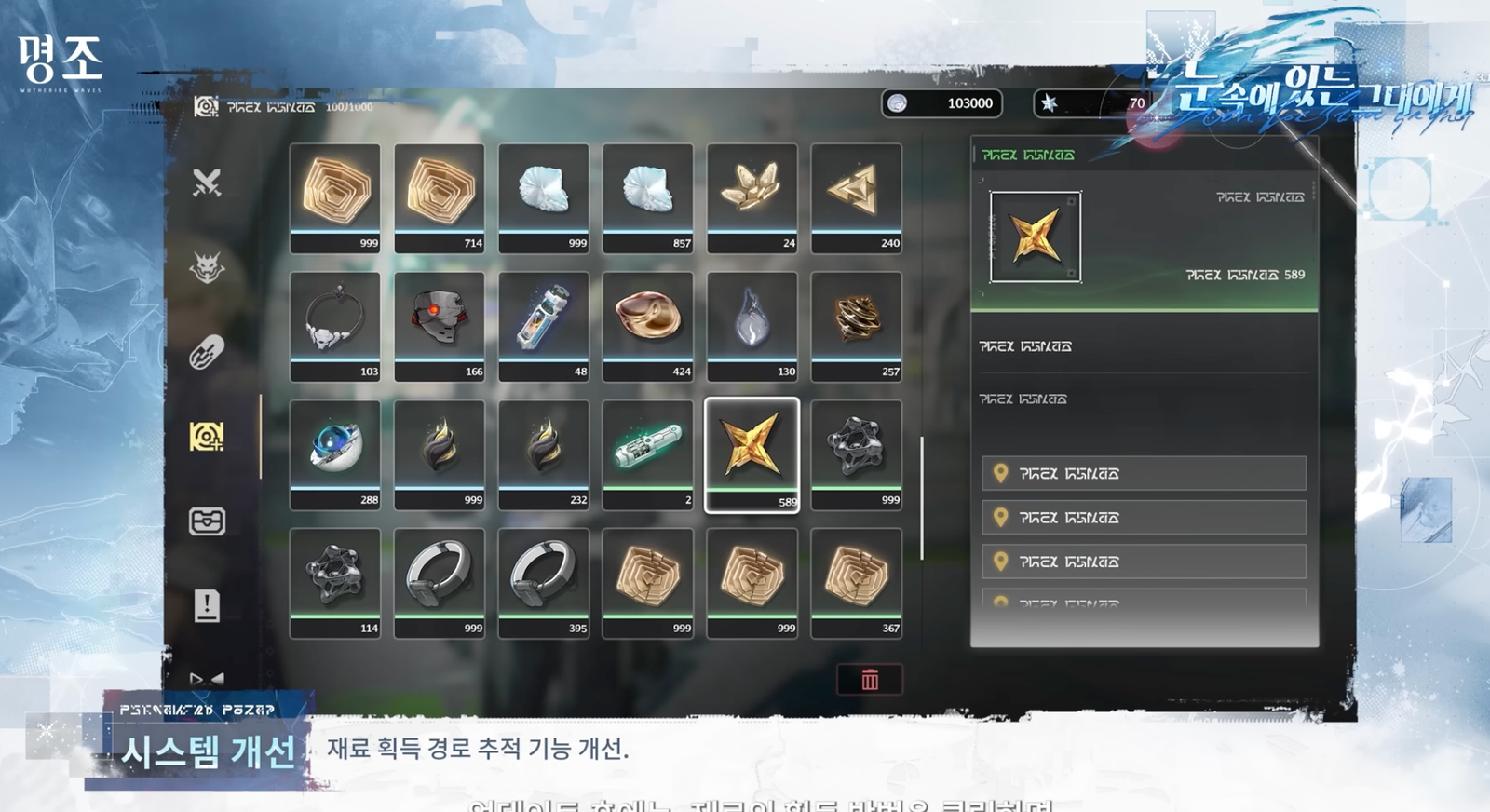The image size is (1490, 812).
Task: Pick the green syringe tube item
Action: tap(648, 453)
